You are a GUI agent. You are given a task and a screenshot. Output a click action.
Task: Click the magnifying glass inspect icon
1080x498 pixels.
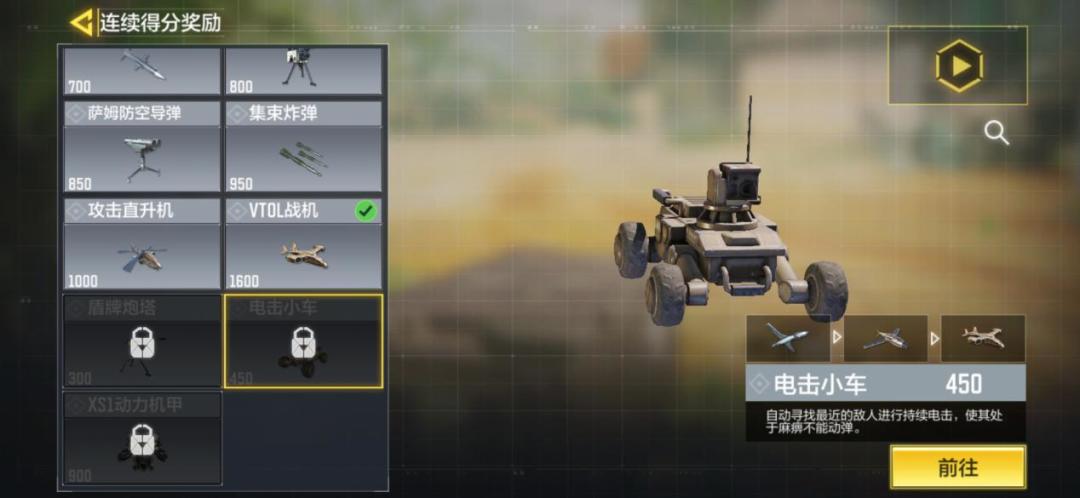click(x=996, y=132)
